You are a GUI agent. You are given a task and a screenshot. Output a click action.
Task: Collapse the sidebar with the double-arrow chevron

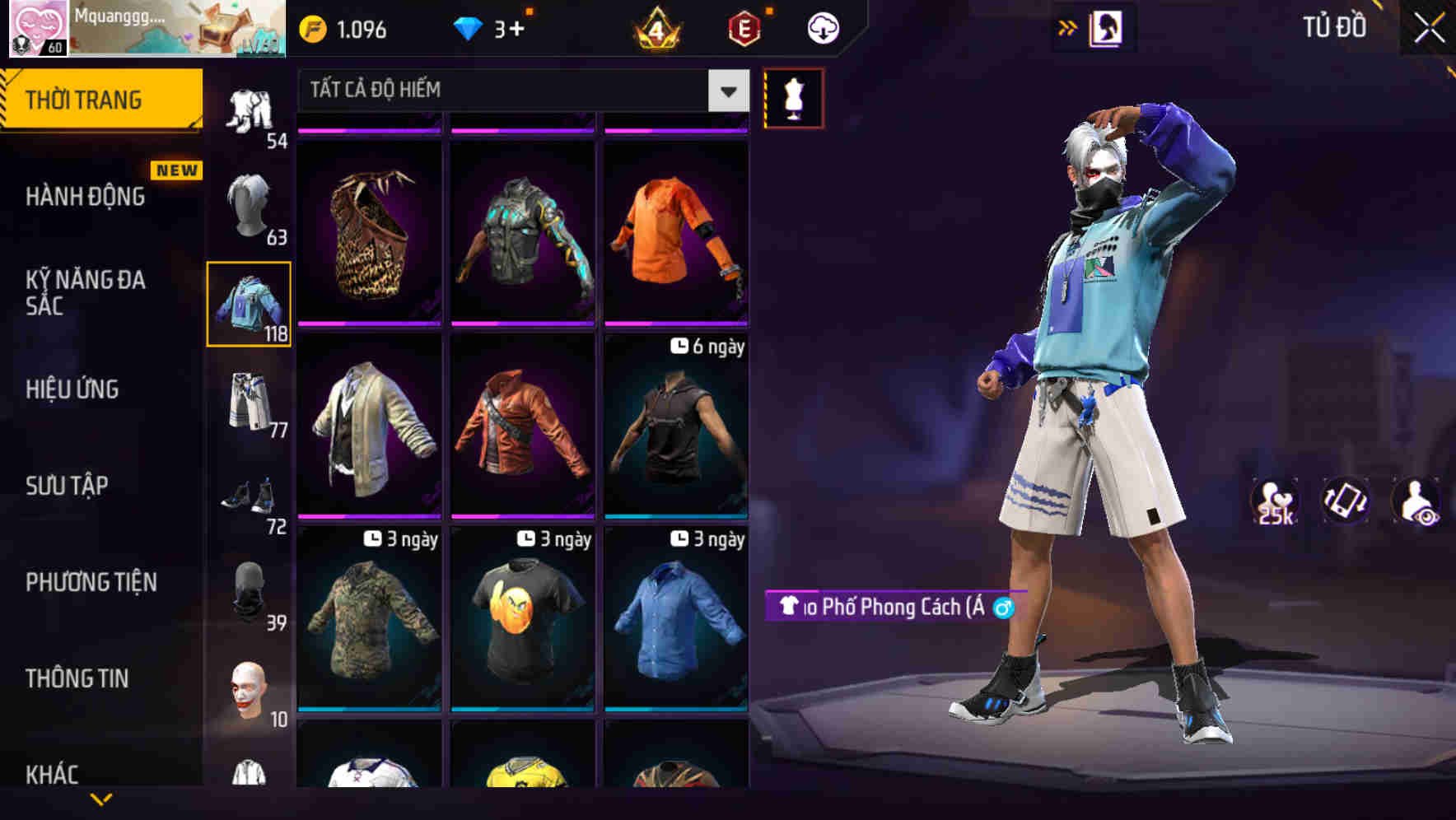click(x=1066, y=26)
